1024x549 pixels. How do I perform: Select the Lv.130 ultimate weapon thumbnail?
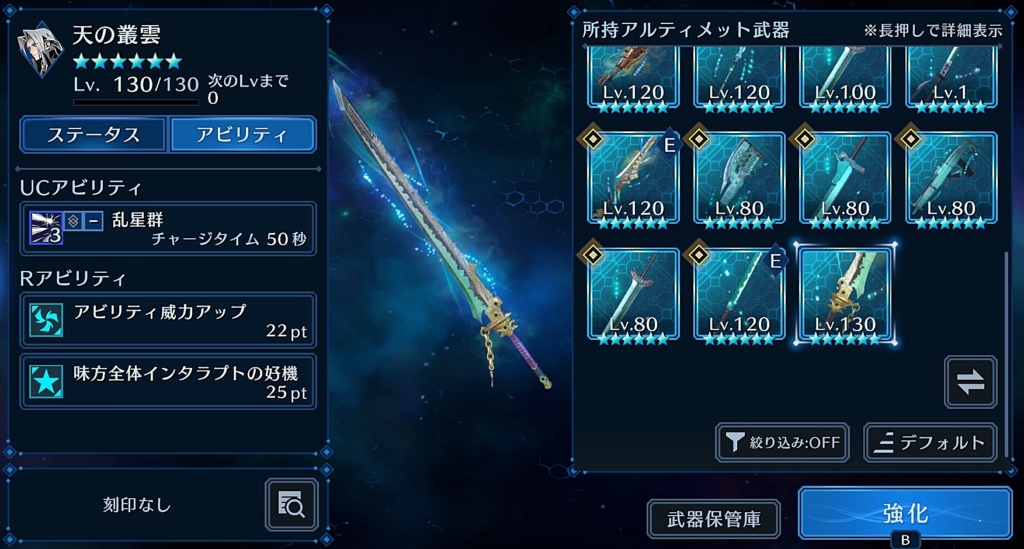pos(845,294)
